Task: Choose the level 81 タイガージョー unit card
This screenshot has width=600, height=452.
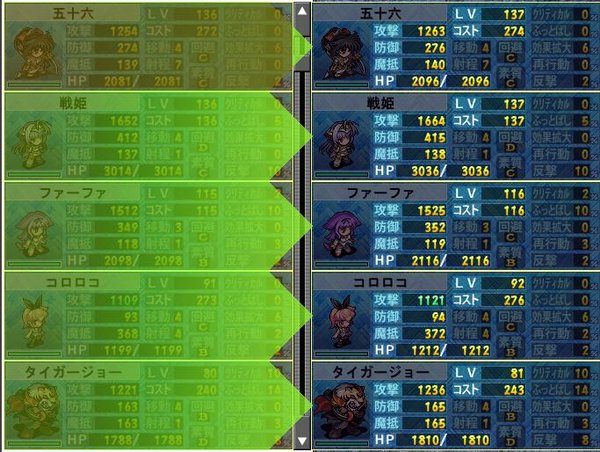Action: pyautogui.click(x=455, y=405)
